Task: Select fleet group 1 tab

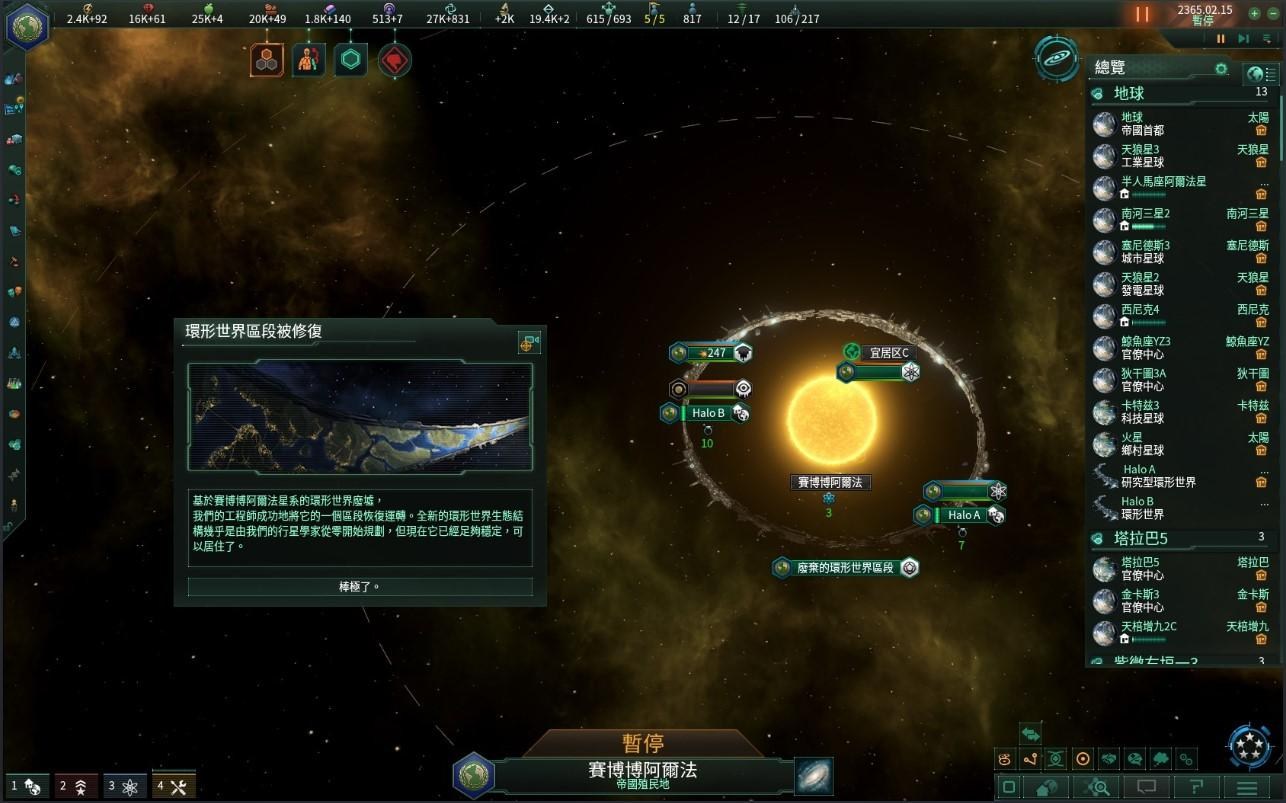Action: [26, 786]
